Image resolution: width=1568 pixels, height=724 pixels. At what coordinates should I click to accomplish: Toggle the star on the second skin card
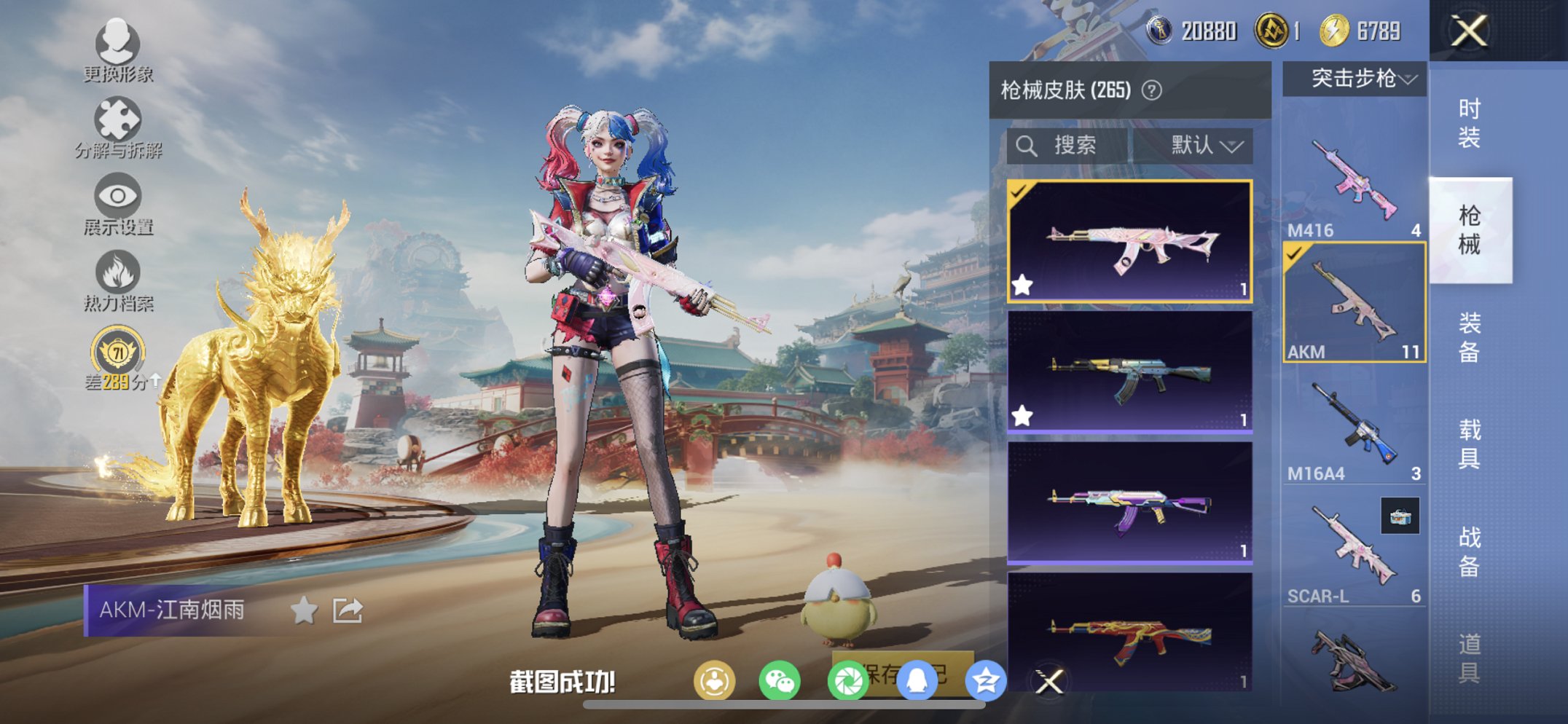1023,414
